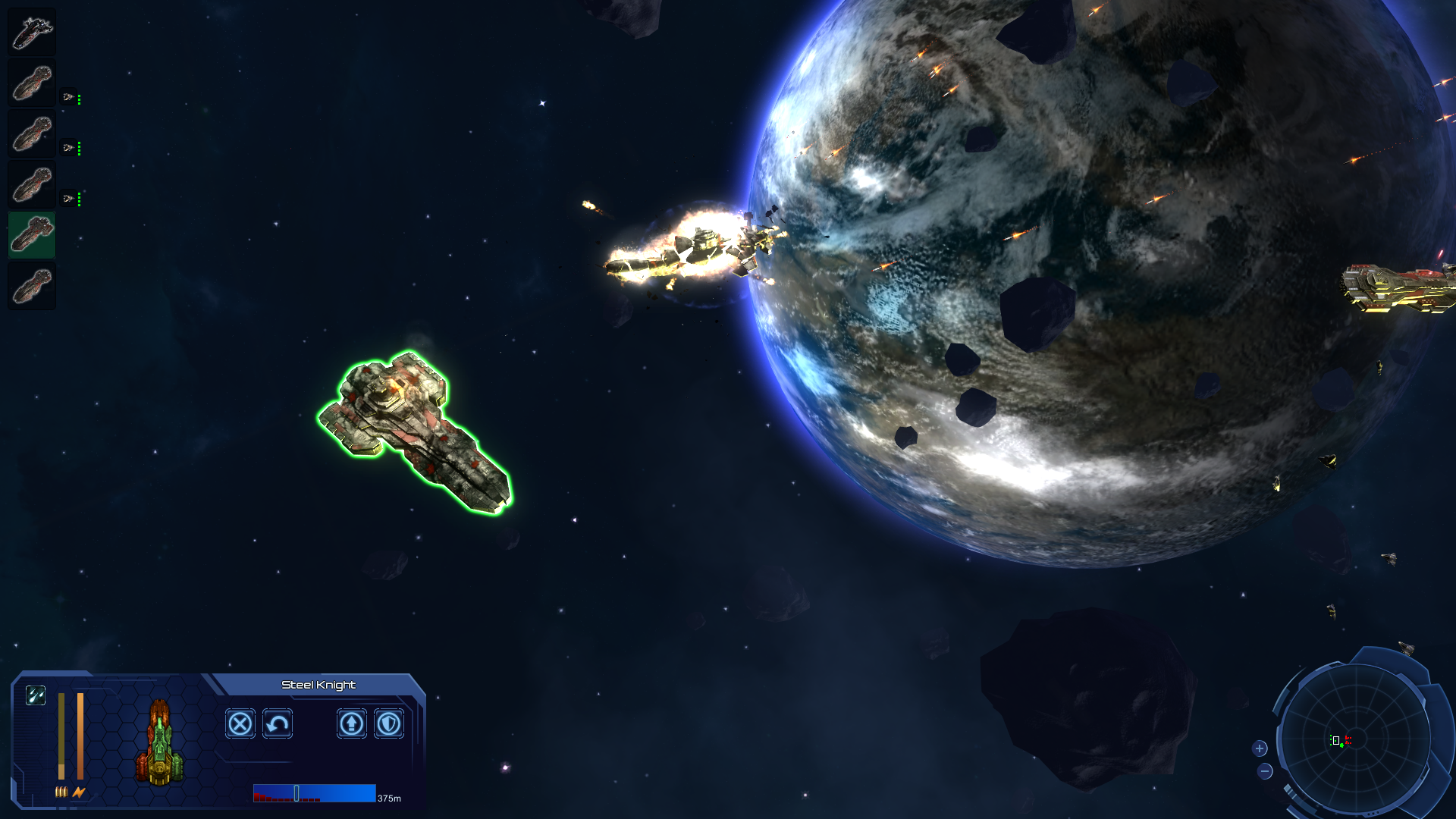Select the green-highlighted ship portrait in the sidebar

point(32,234)
